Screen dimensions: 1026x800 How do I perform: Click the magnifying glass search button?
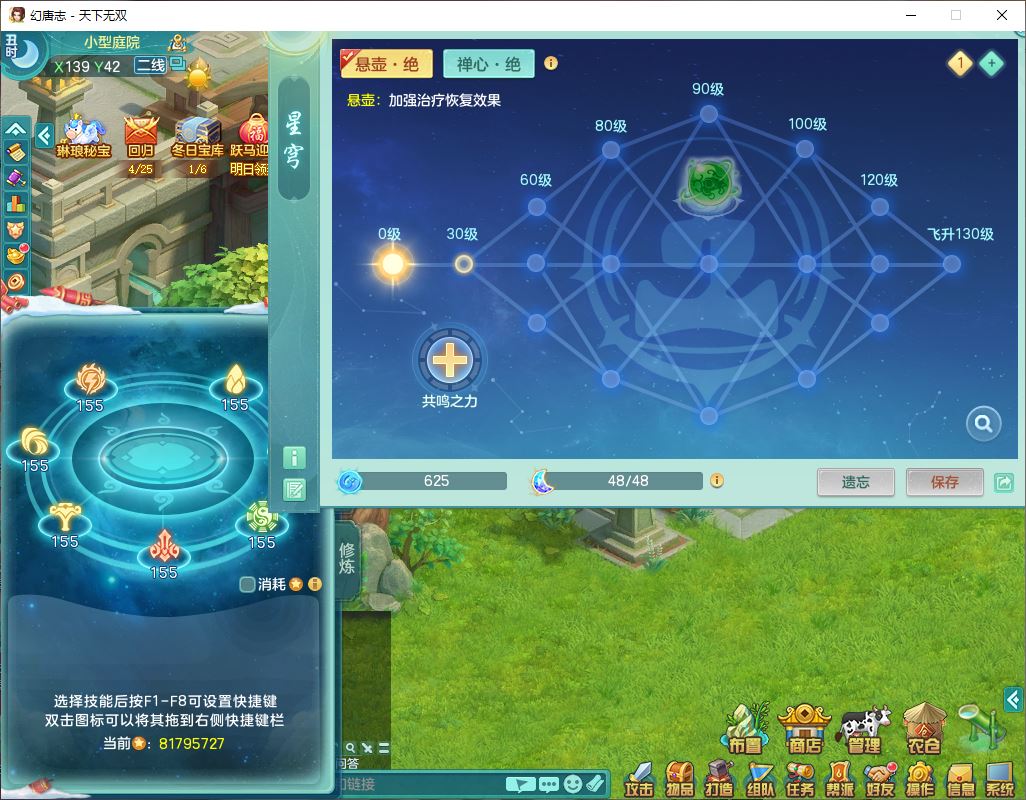pyautogui.click(x=983, y=424)
